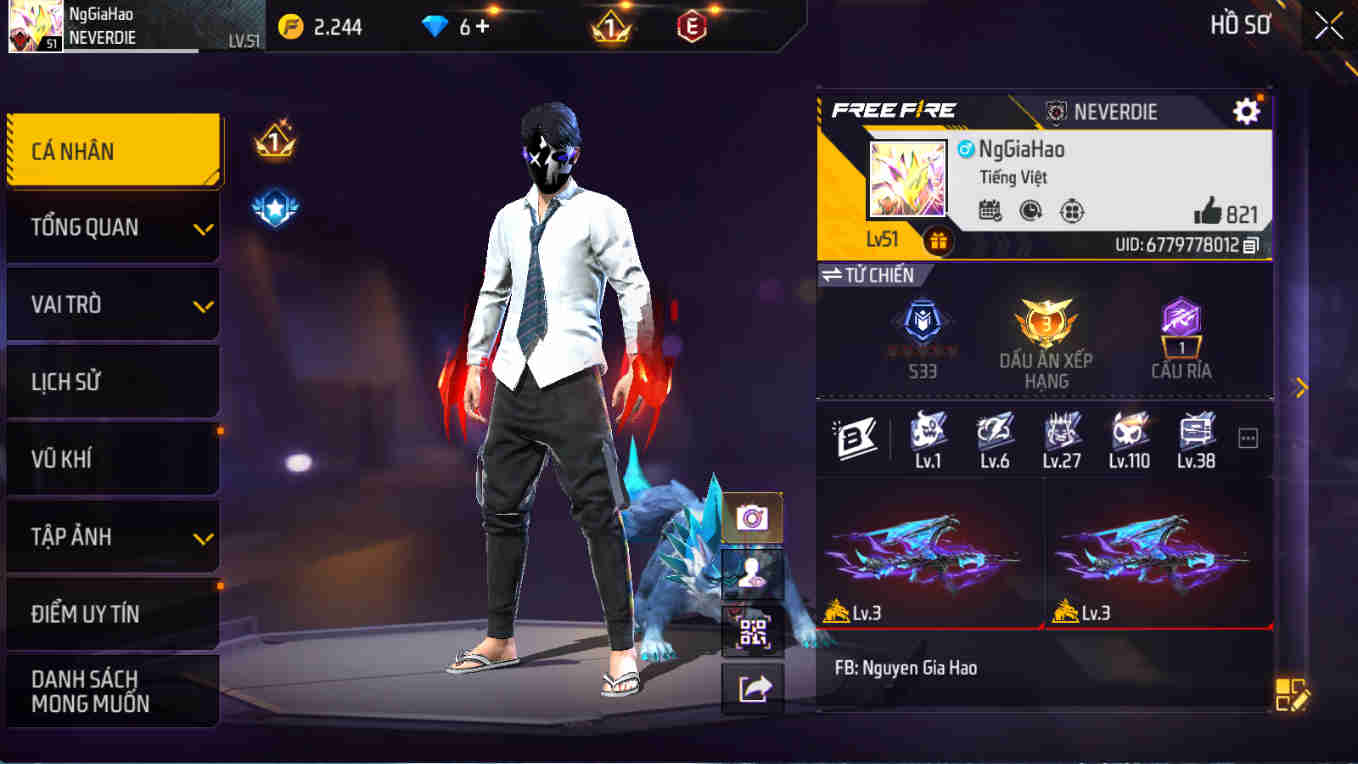Expand the Tập Ảnh section
This screenshot has height=764, width=1358.
coord(113,536)
